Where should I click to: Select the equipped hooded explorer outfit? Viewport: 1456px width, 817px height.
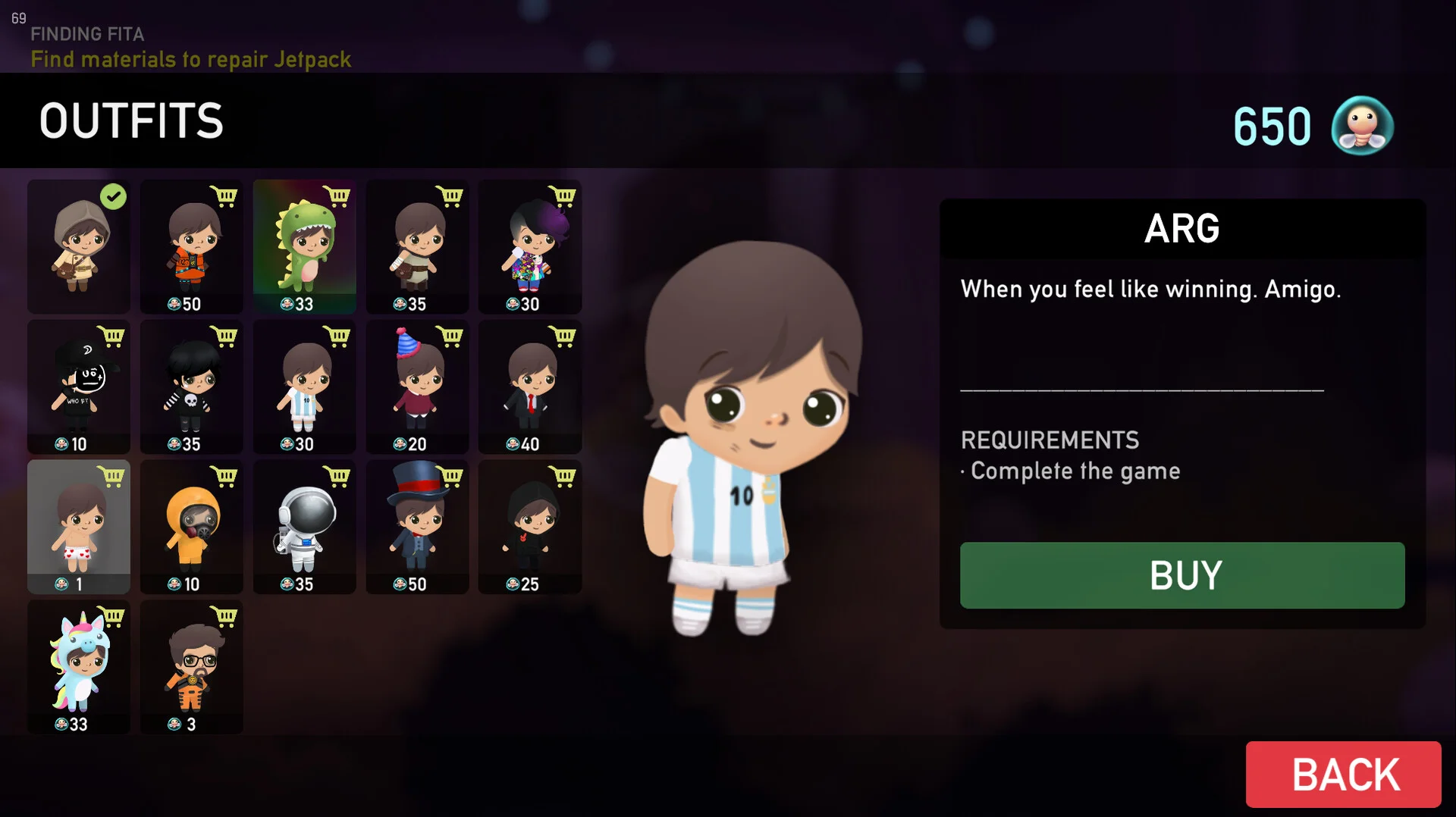[79, 246]
